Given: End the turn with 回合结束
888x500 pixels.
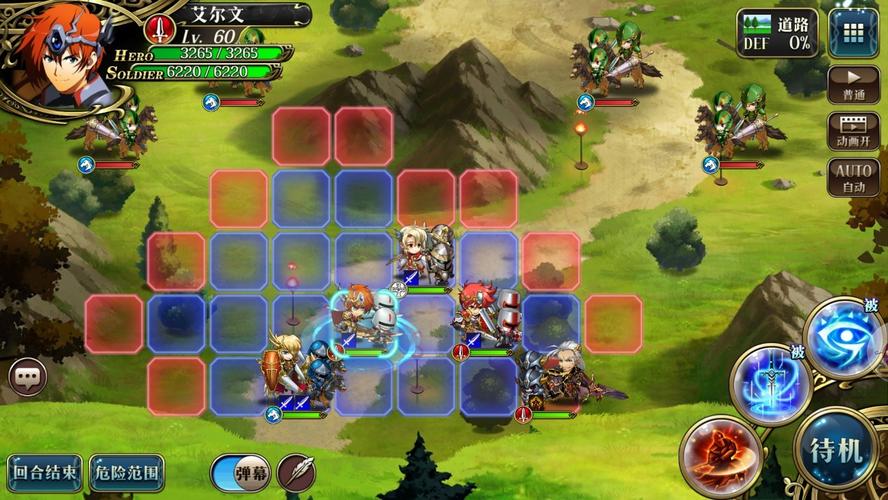Looking at the screenshot, I should click(44, 470).
